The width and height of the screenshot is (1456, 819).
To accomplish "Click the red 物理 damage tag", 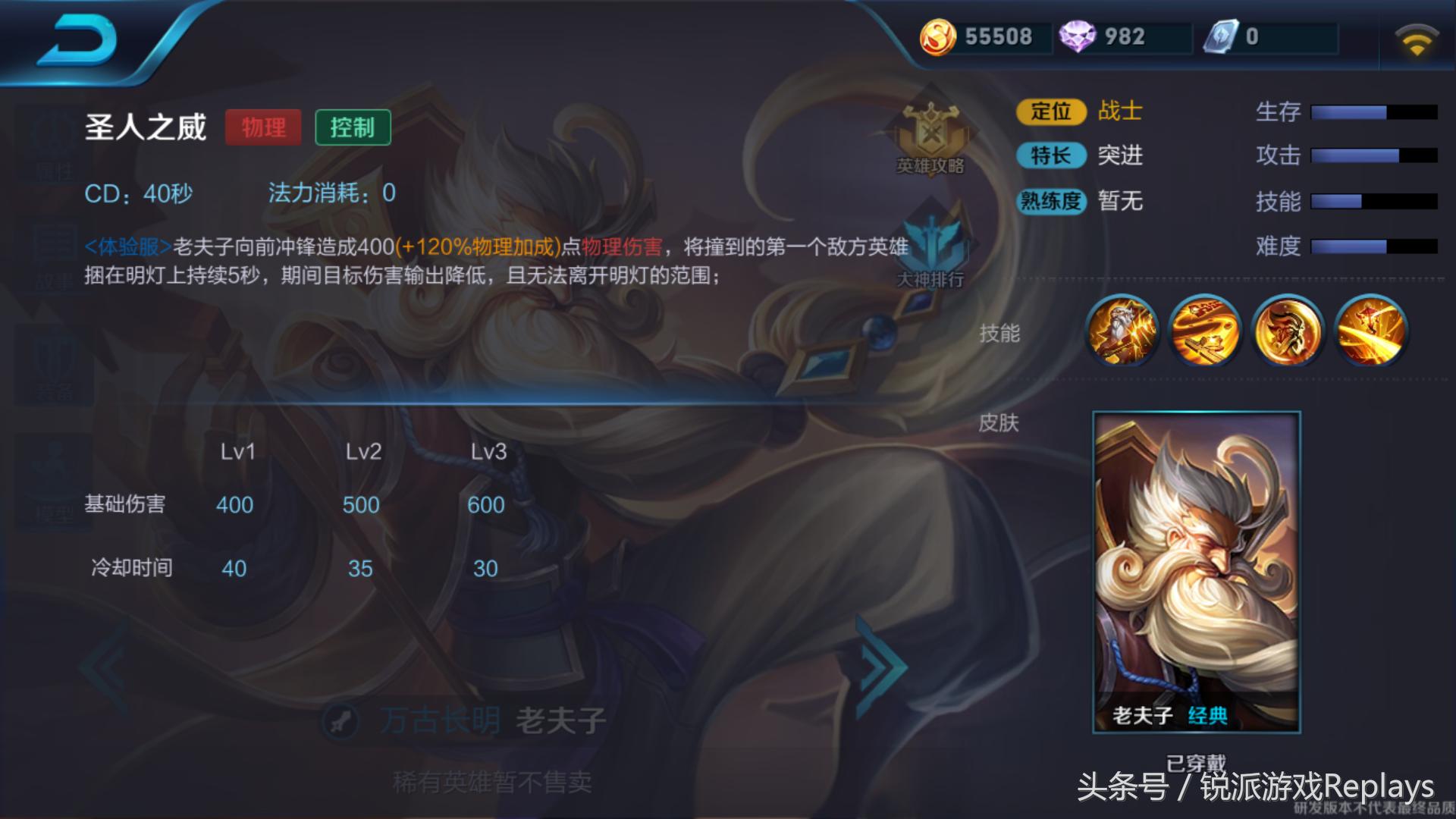I will click(263, 127).
